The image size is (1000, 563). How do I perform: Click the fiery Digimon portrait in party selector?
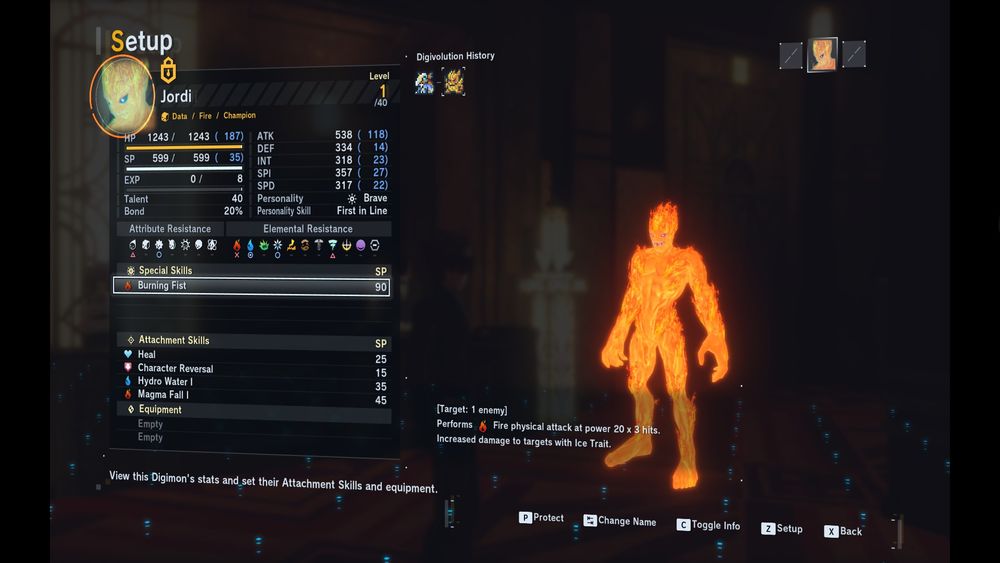coord(823,54)
